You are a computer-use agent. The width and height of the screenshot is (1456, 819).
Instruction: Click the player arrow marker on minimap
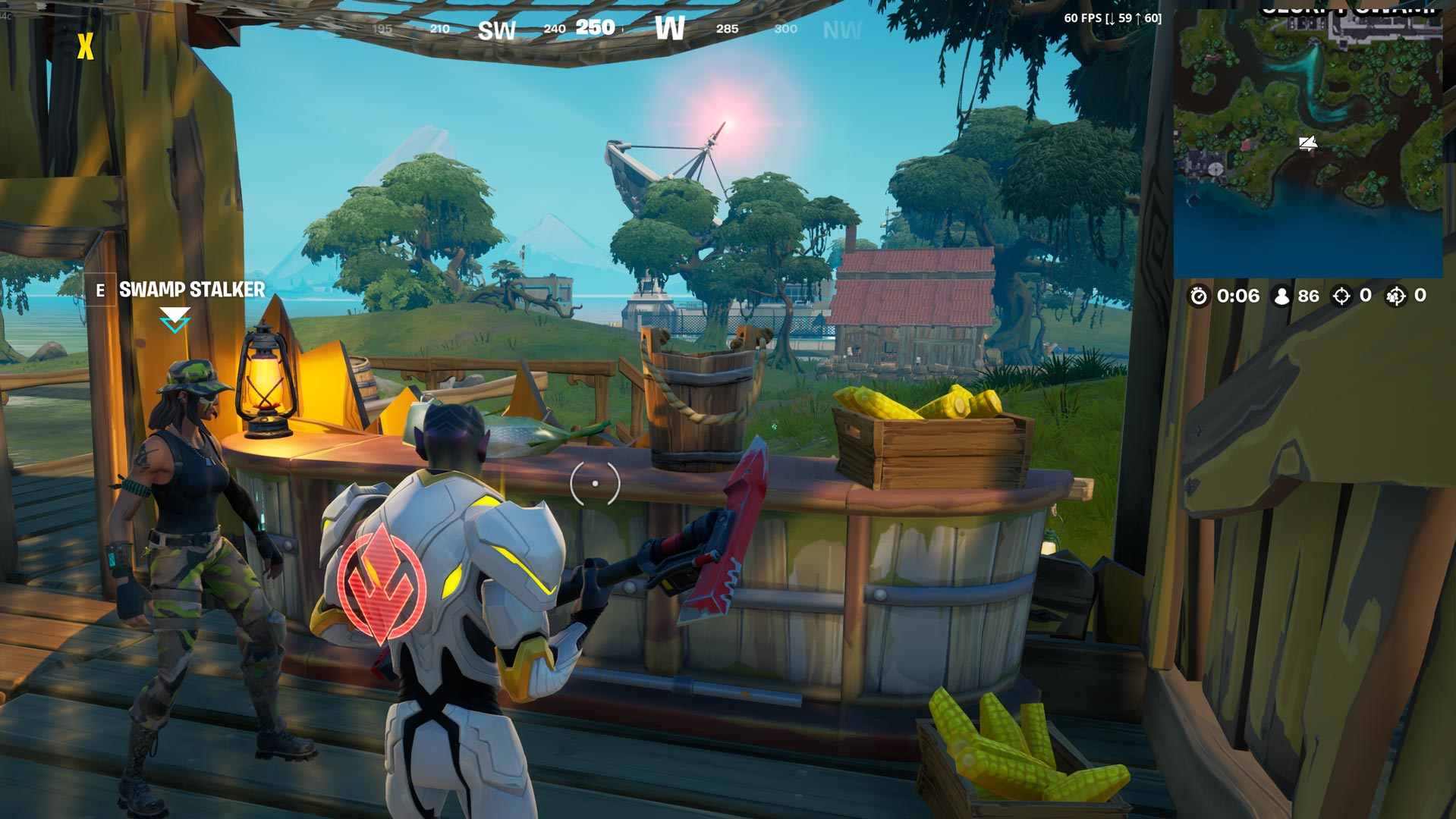(1307, 143)
